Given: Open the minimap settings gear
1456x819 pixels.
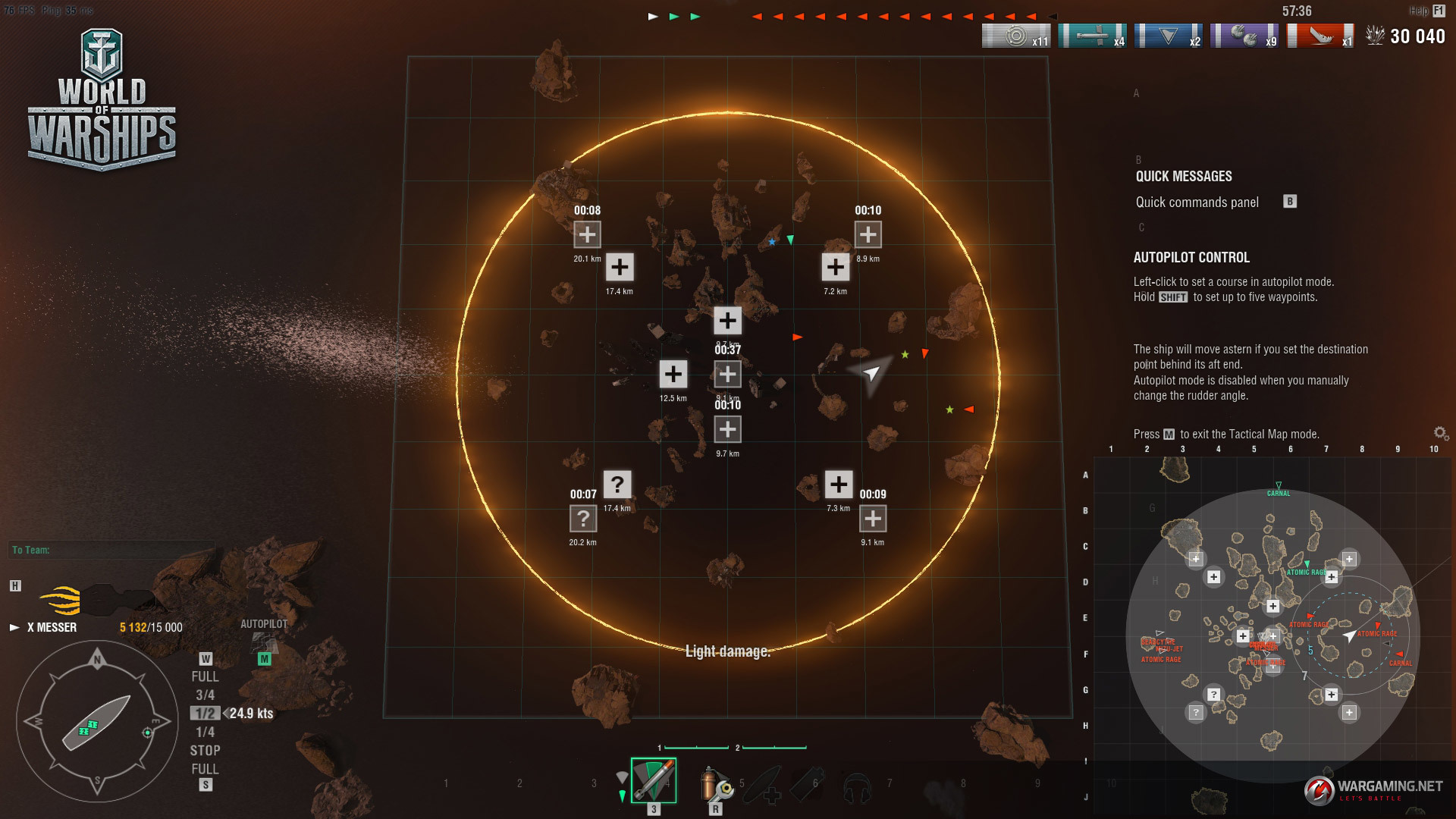Looking at the screenshot, I should click(x=1441, y=434).
